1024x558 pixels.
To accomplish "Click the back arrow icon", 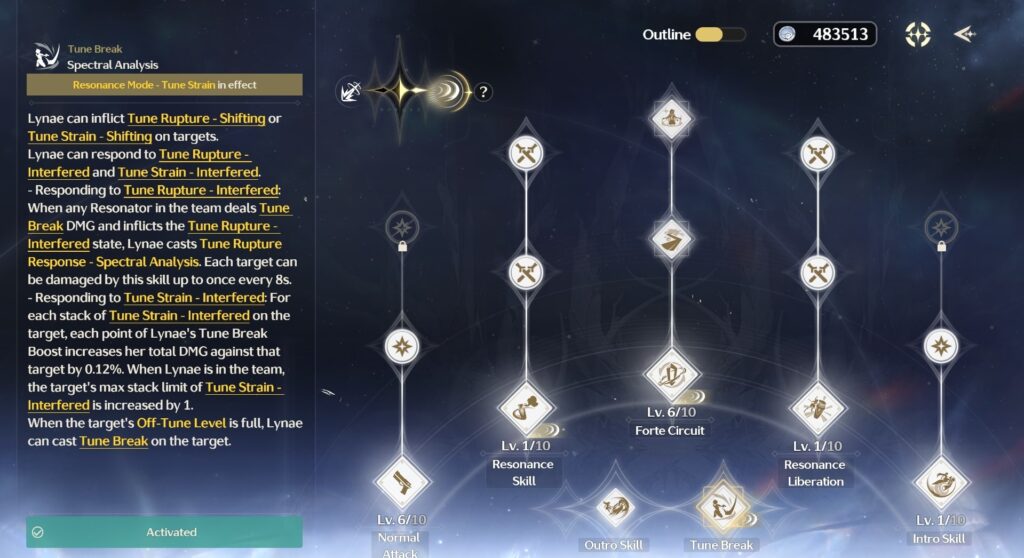I will tap(963, 34).
